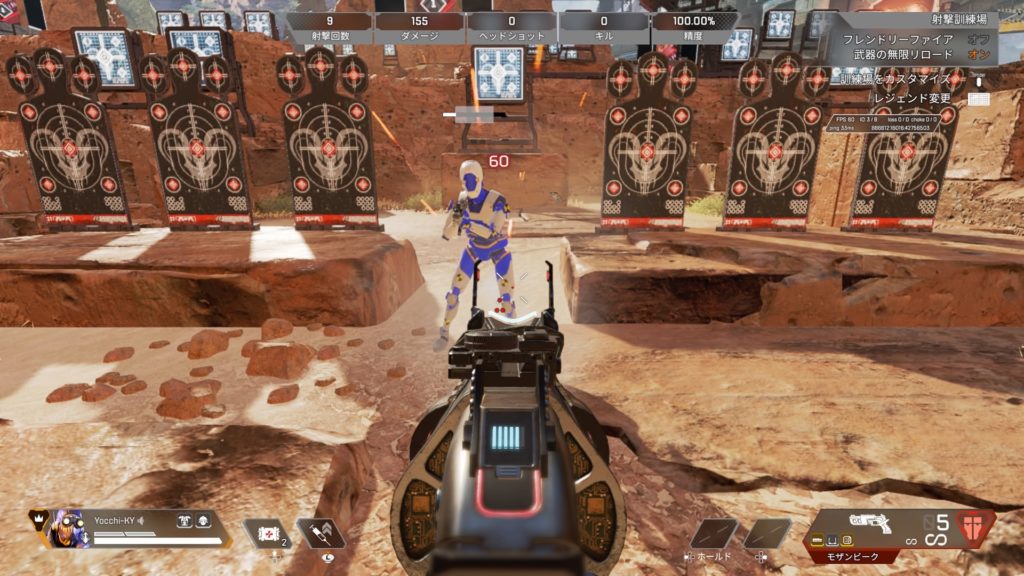Open the 訓練場をカスタマイズ option
Screen dimensions: 1024x576
click(x=896, y=79)
